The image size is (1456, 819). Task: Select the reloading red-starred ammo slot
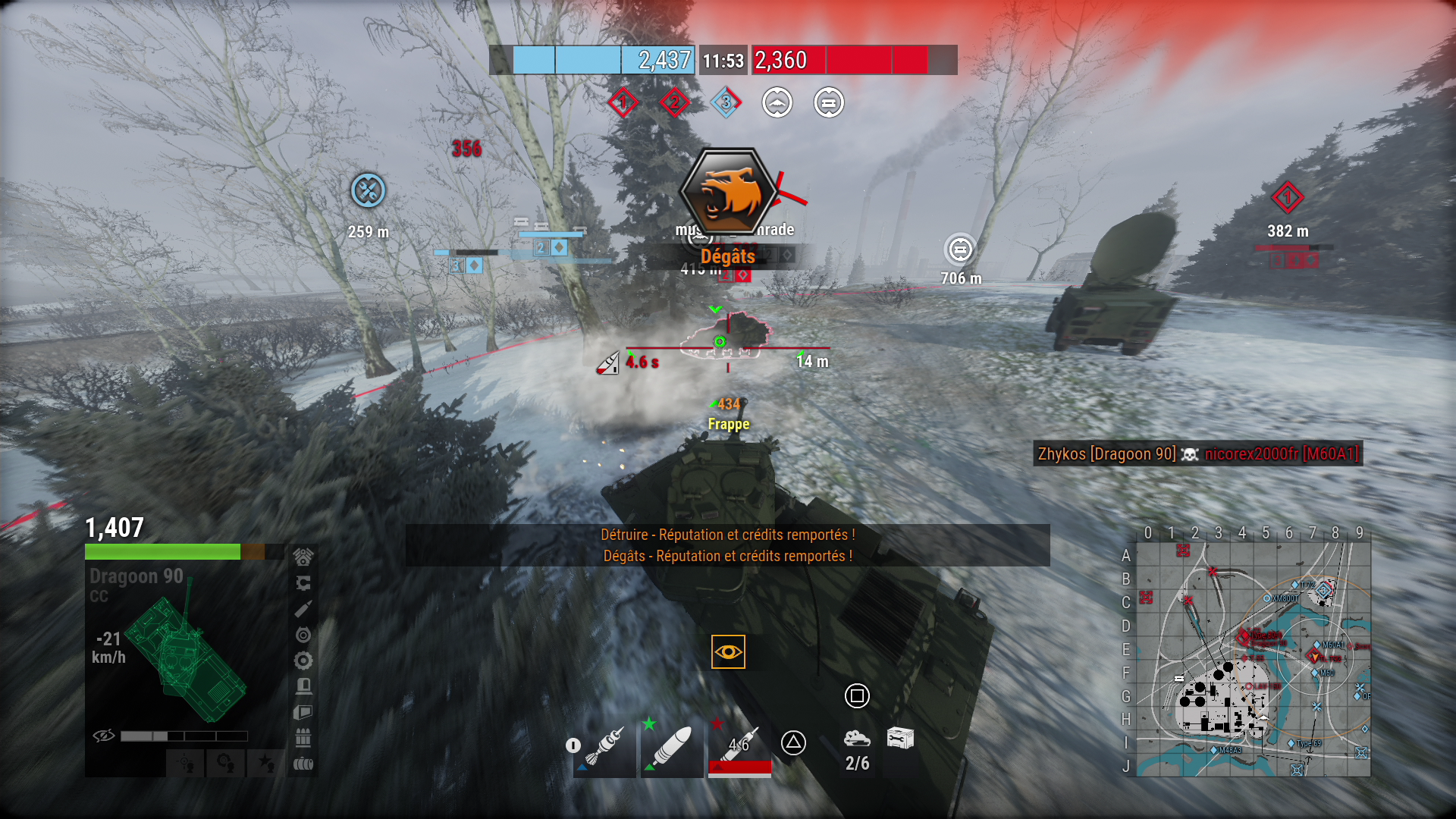tap(739, 747)
